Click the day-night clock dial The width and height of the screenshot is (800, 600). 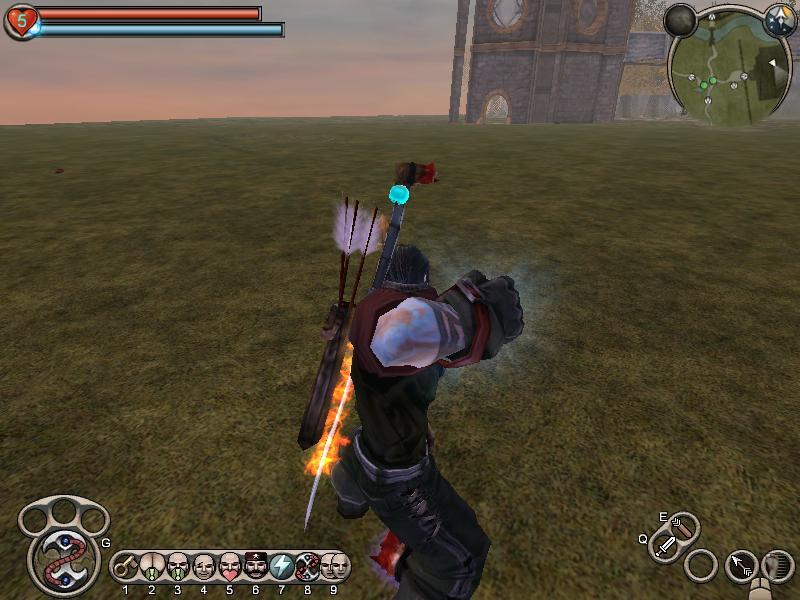point(780,20)
